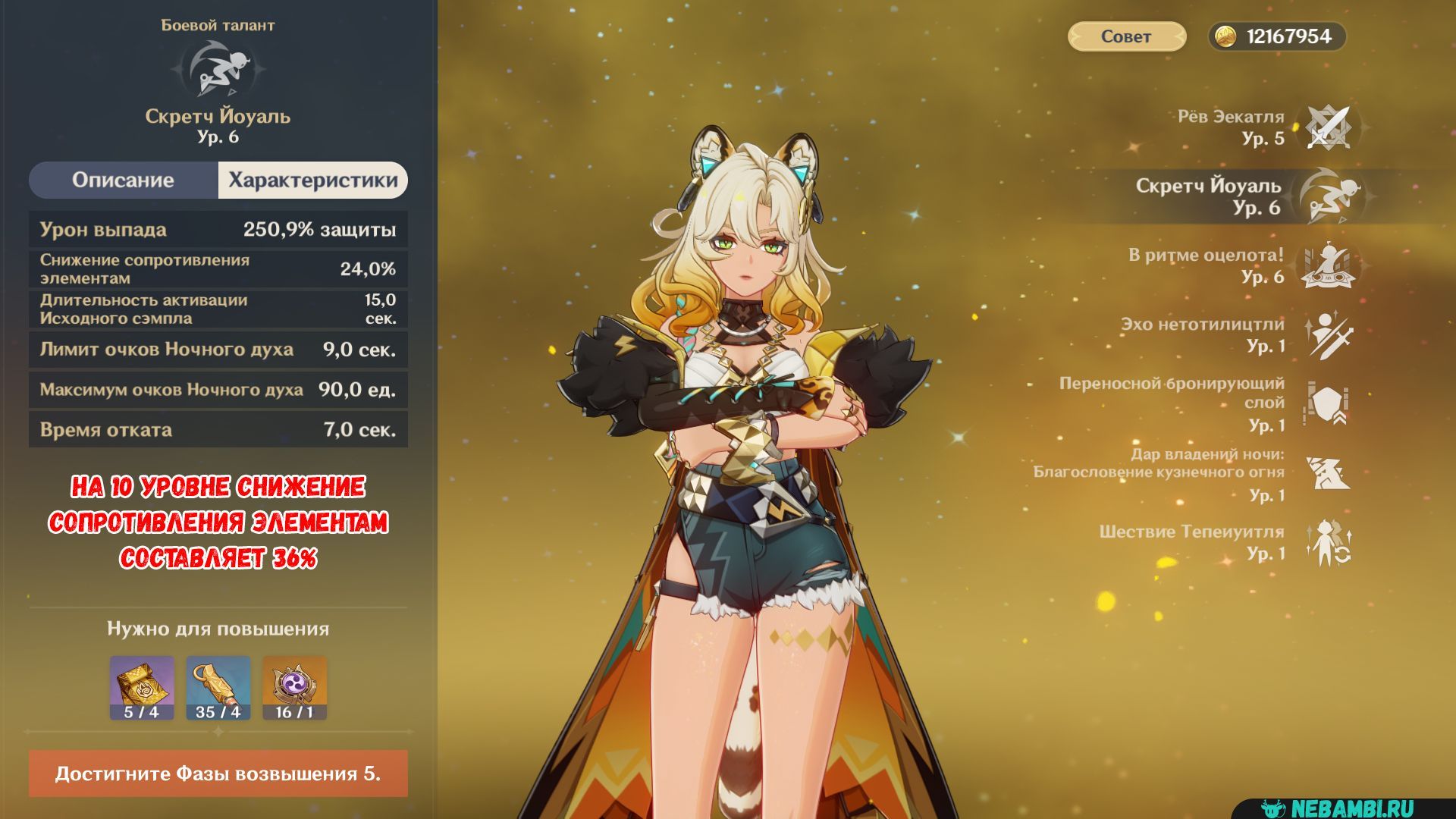Visit the NEBAMBI.RU watermark link
Viewport: 1456px width, 819px height.
(1351, 808)
